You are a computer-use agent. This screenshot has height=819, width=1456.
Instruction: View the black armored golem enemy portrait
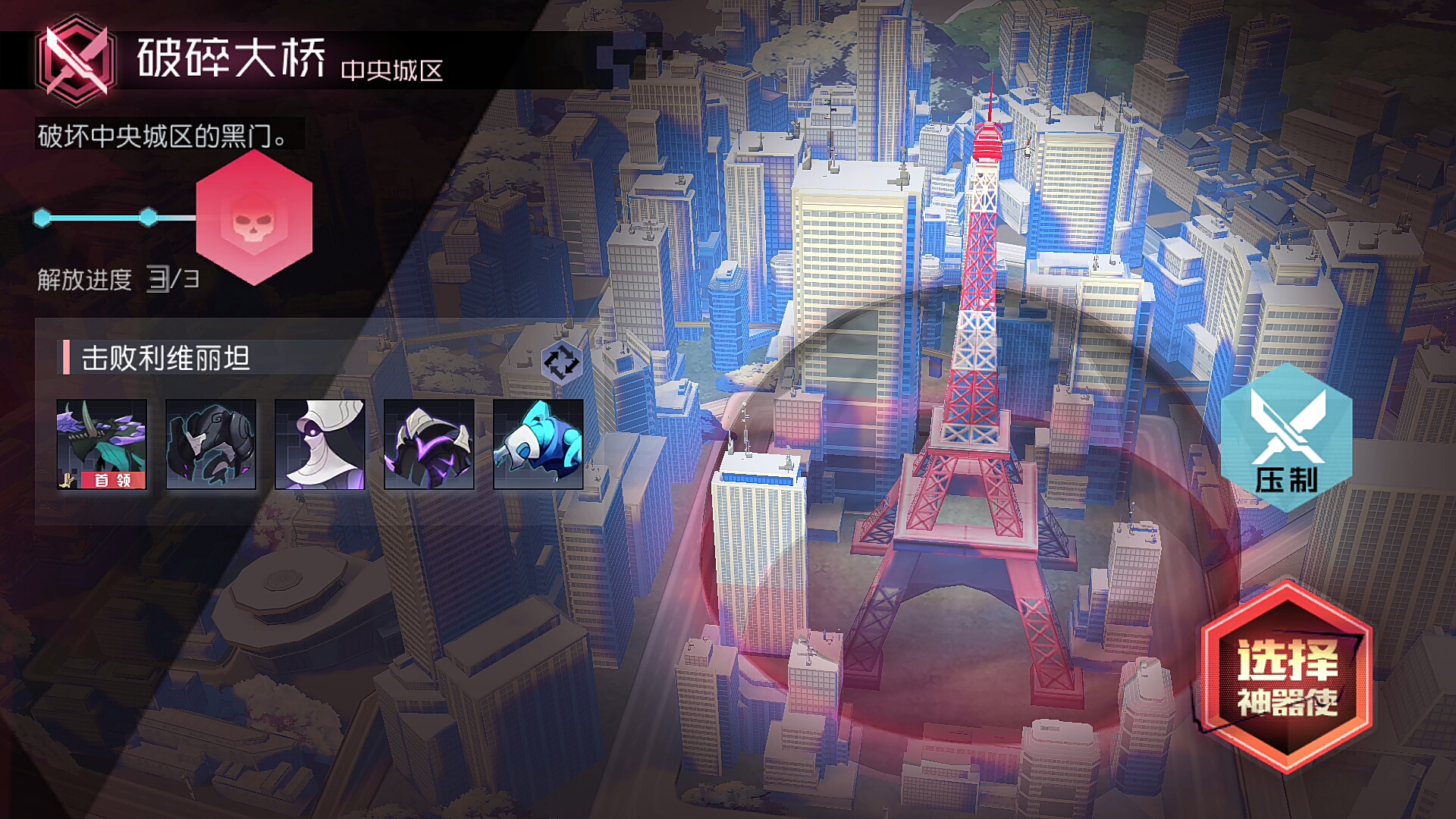coord(211,444)
